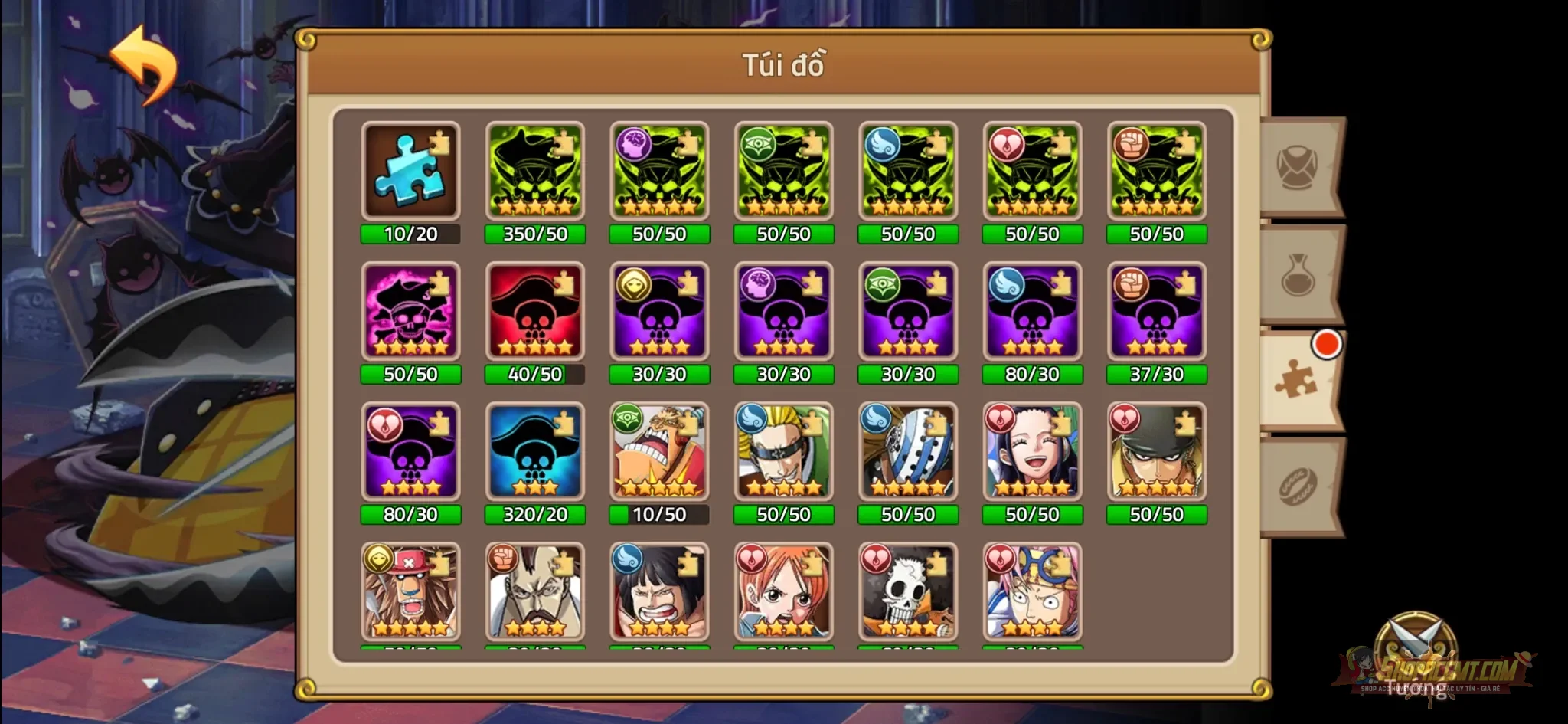Image resolution: width=1568 pixels, height=724 pixels.
Task: Select the blue puzzle piece fragment item
Action: pos(411,170)
